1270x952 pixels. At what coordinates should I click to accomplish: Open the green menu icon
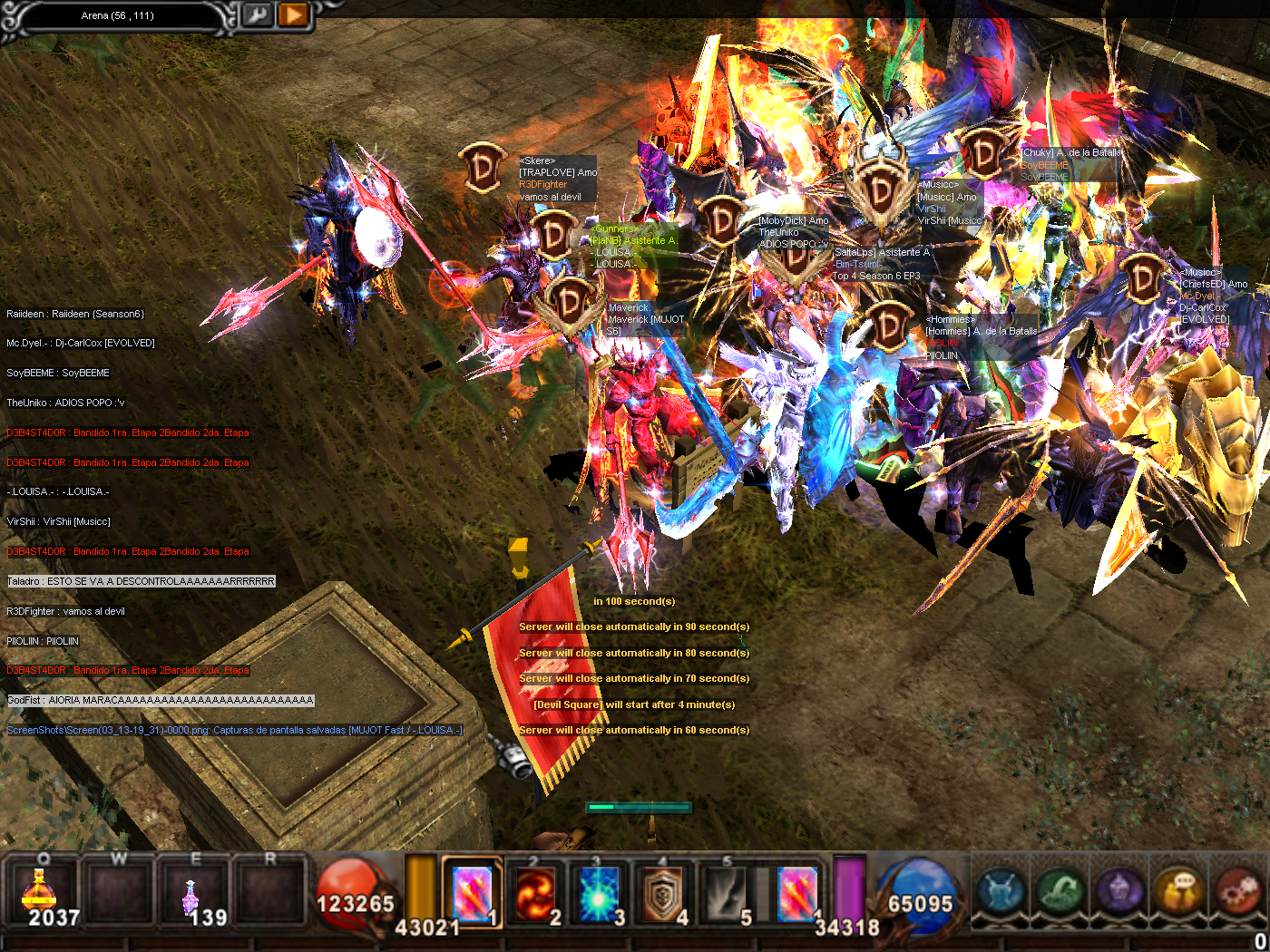point(1060,891)
